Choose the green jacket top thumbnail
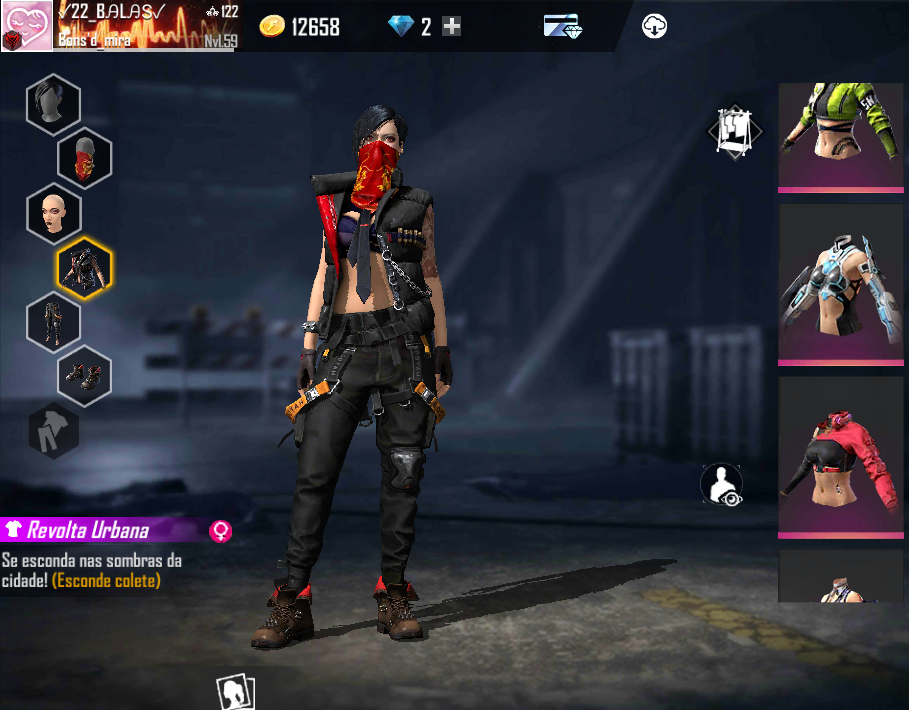The width and height of the screenshot is (909, 710). (x=840, y=135)
